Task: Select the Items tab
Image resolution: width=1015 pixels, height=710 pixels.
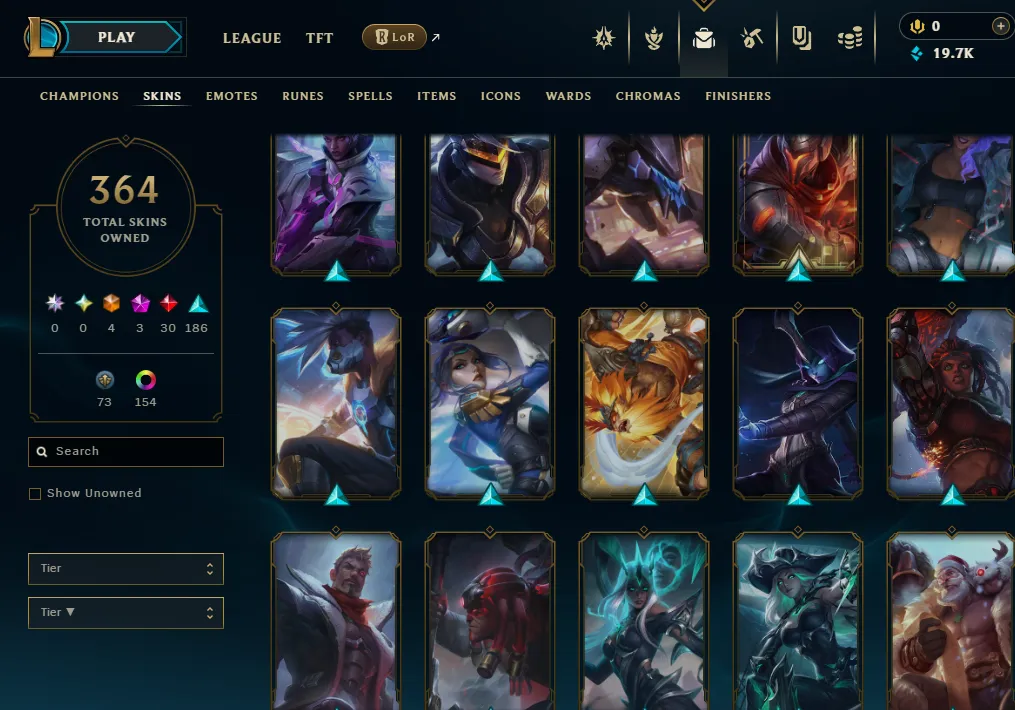Action: [437, 96]
